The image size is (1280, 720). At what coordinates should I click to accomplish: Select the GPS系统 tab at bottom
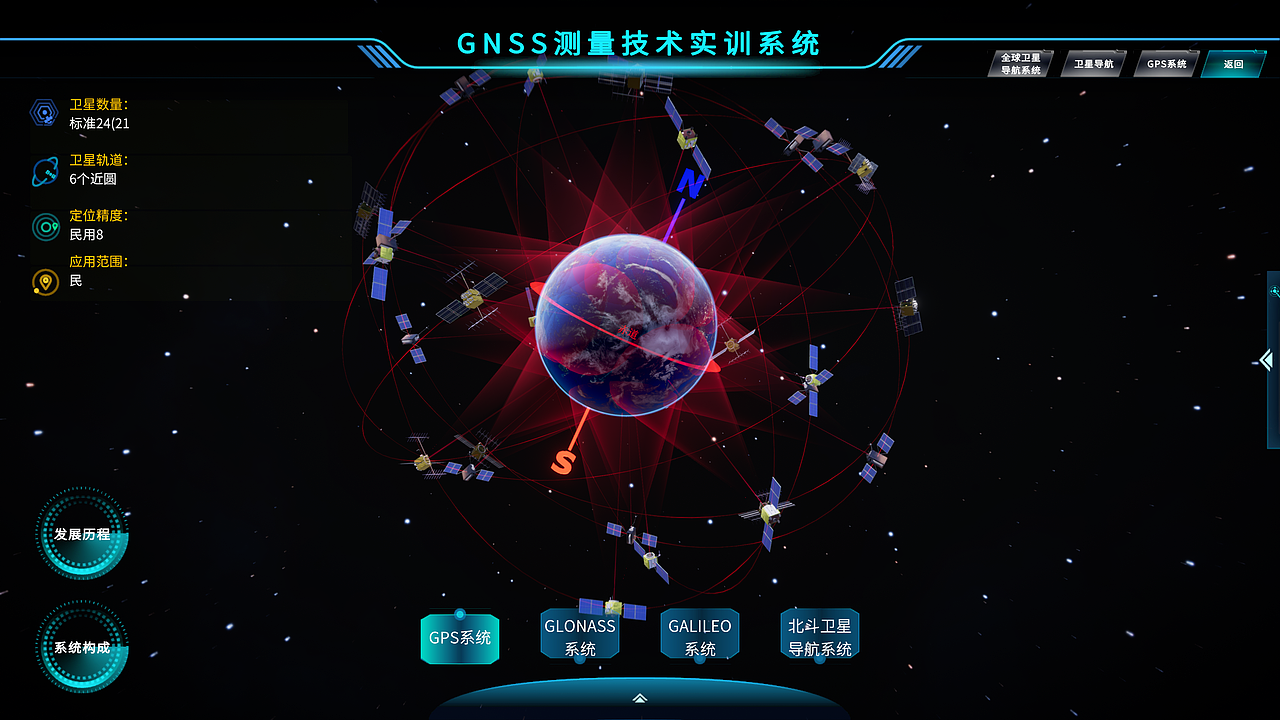pos(460,638)
